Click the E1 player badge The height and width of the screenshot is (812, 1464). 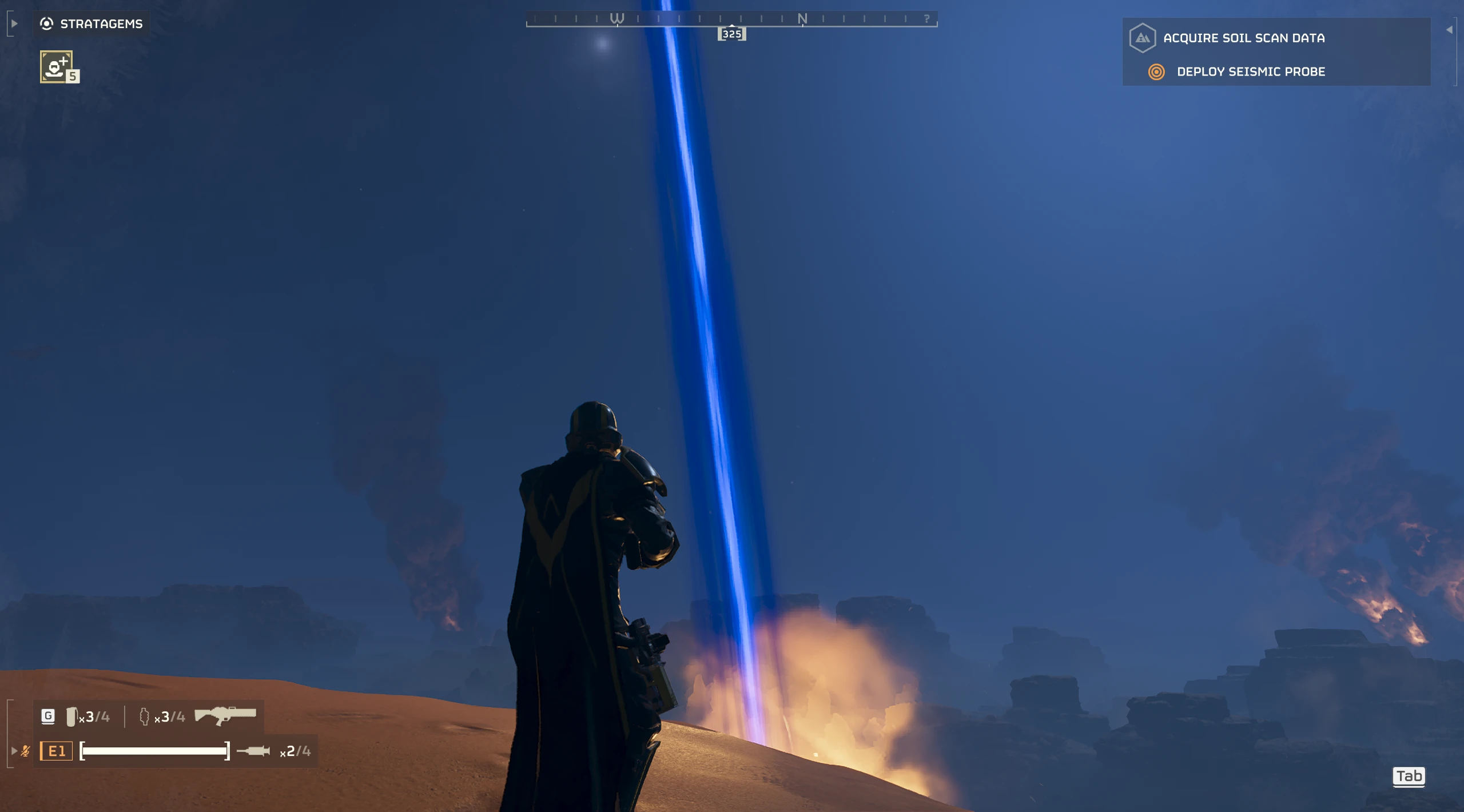[56, 751]
